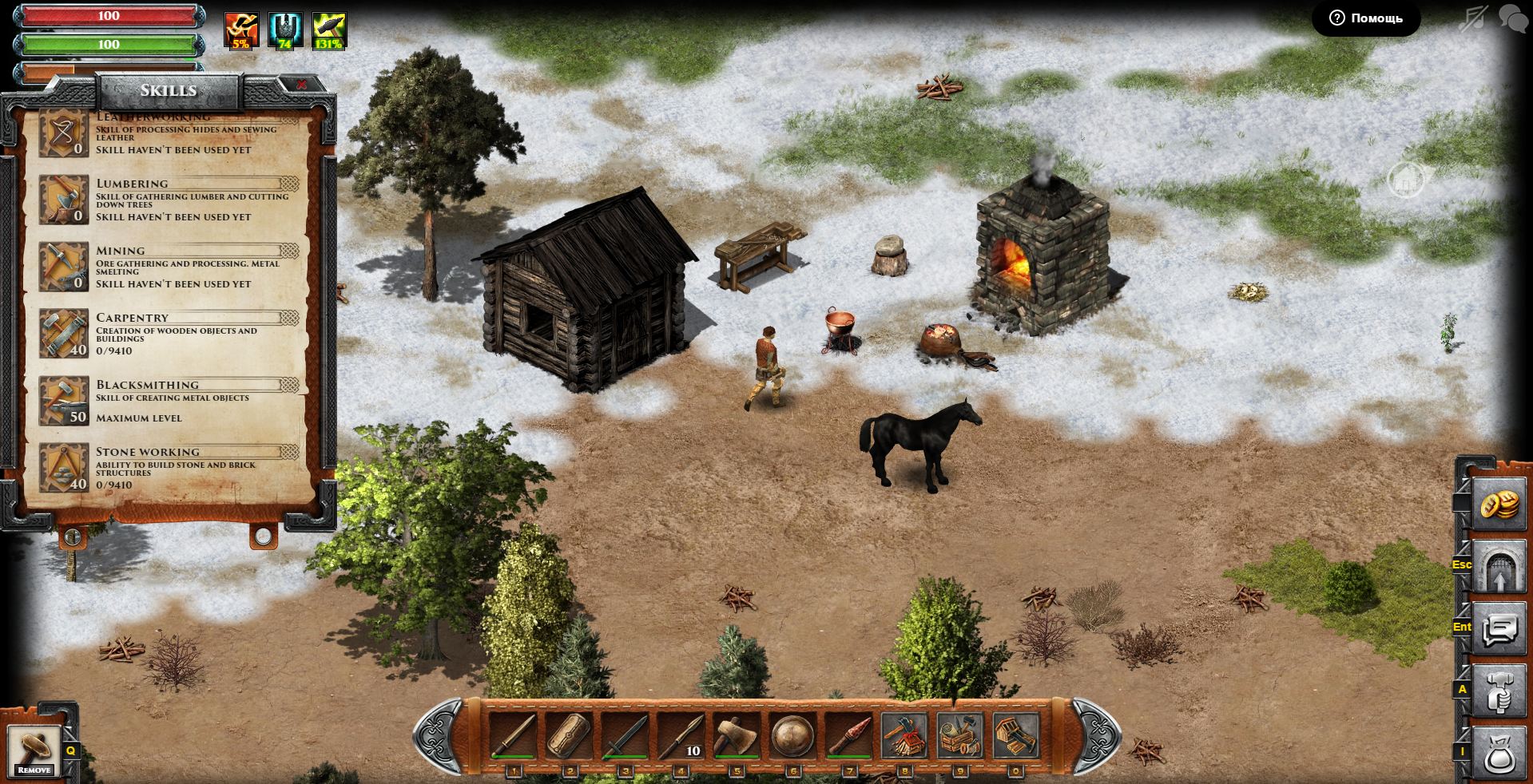Activate the hammer-in-fist action button
The width and height of the screenshot is (1533, 784).
click(1499, 691)
